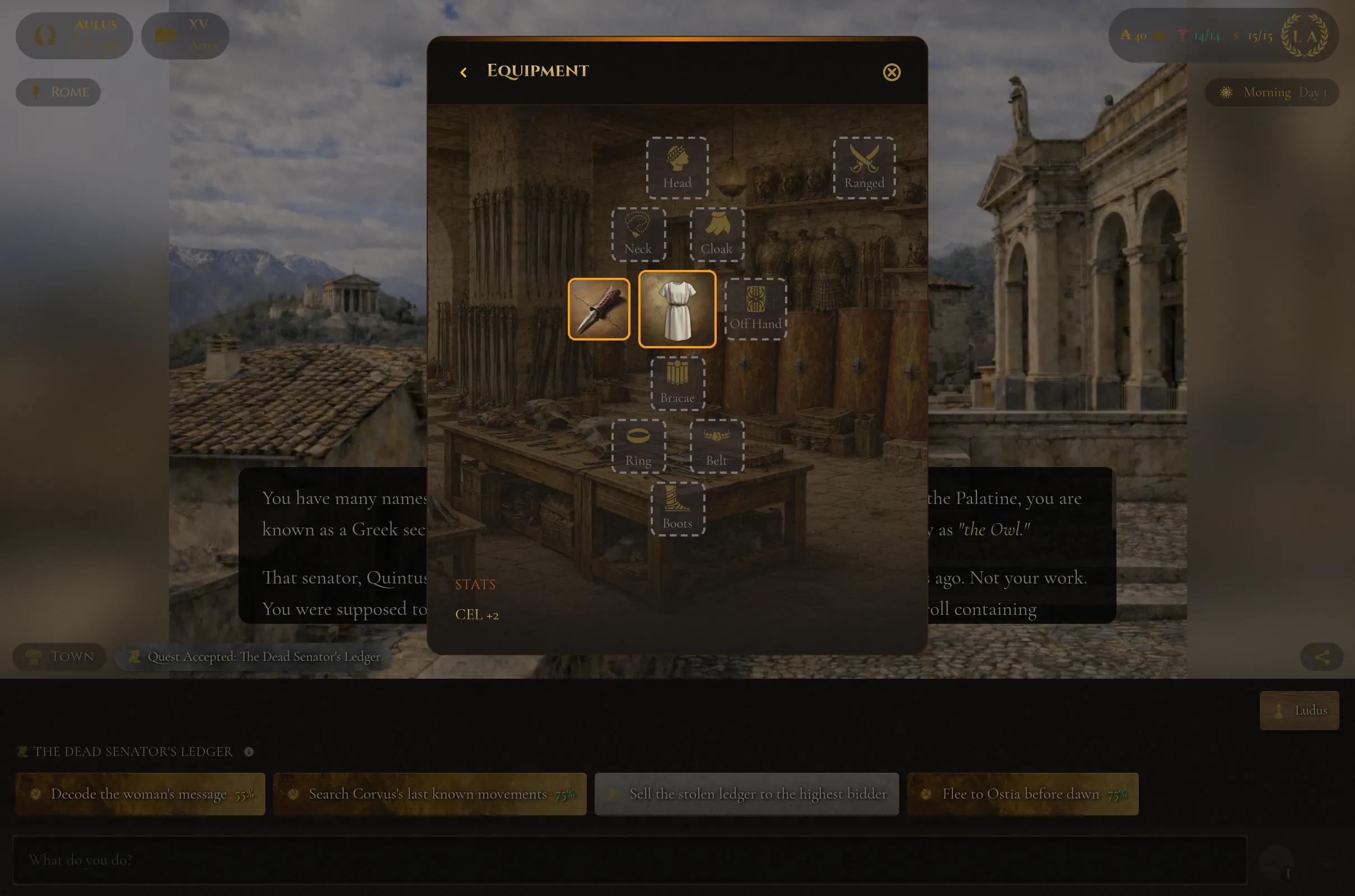Select the equipped dagger weapon slot
This screenshot has height=896, width=1355.
(x=599, y=309)
